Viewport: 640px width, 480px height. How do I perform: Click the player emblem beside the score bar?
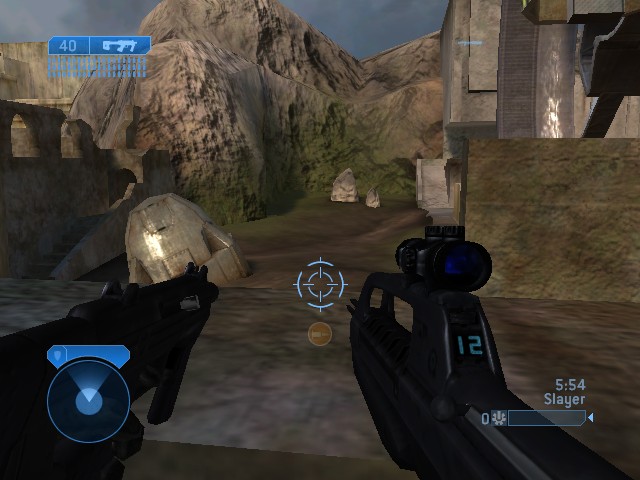pos(498,418)
